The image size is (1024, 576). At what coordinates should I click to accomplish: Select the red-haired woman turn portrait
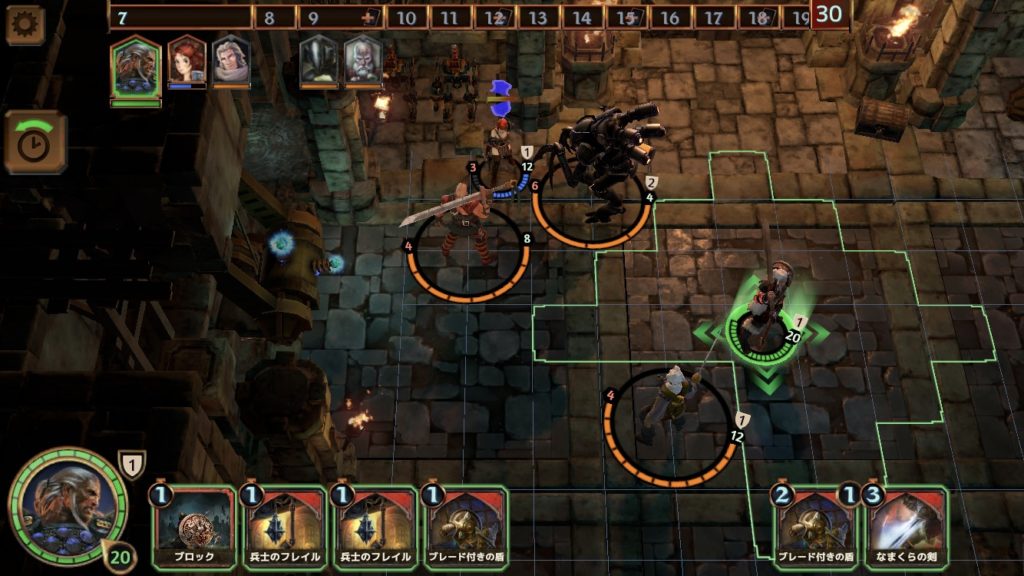(x=186, y=63)
